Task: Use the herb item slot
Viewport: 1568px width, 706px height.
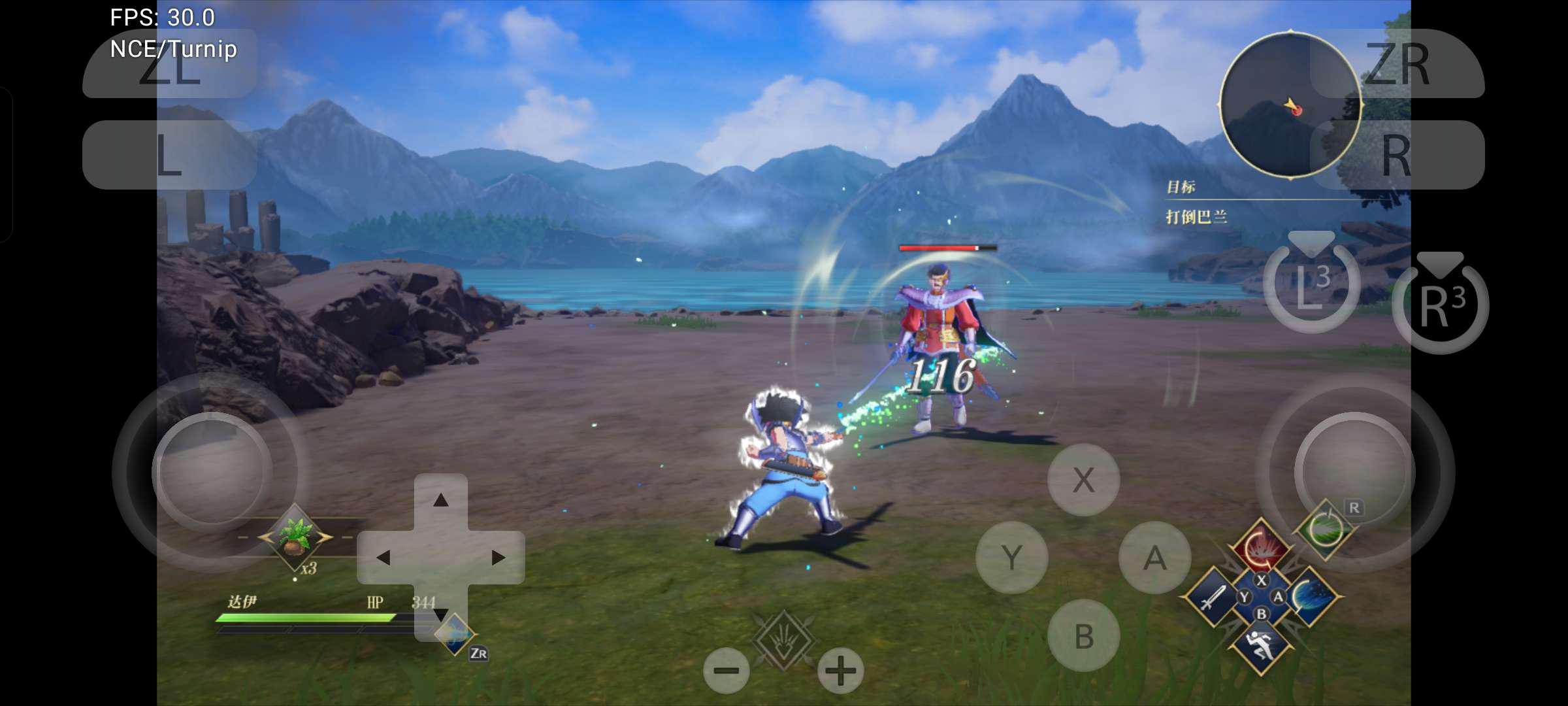Action: pyautogui.click(x=295, y=537)
